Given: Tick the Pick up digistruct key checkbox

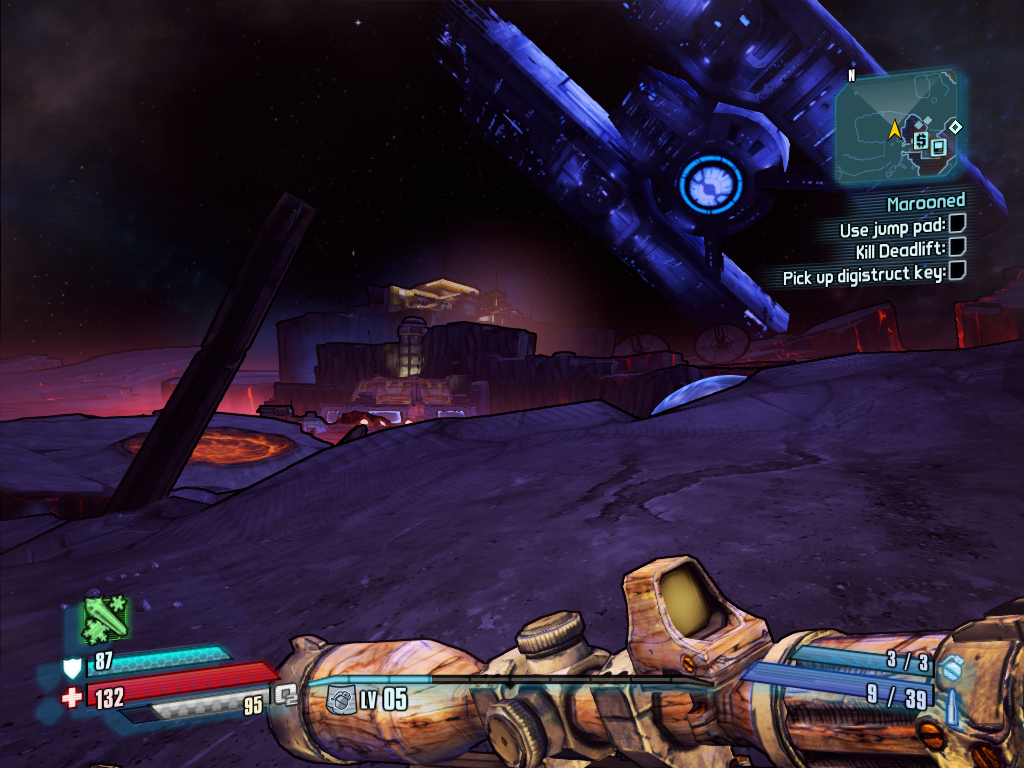Looking at the screenshot, I should click(x=956, y=270).
